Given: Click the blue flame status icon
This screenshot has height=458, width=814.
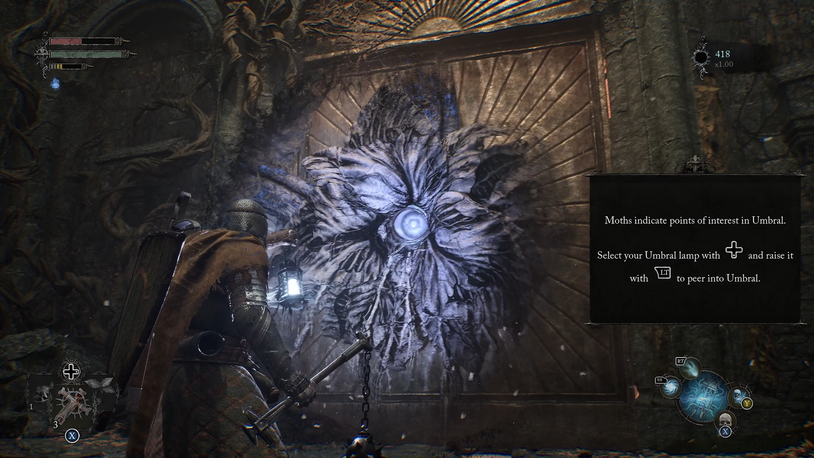Looking at the screenshot, I should click(56, 84).
